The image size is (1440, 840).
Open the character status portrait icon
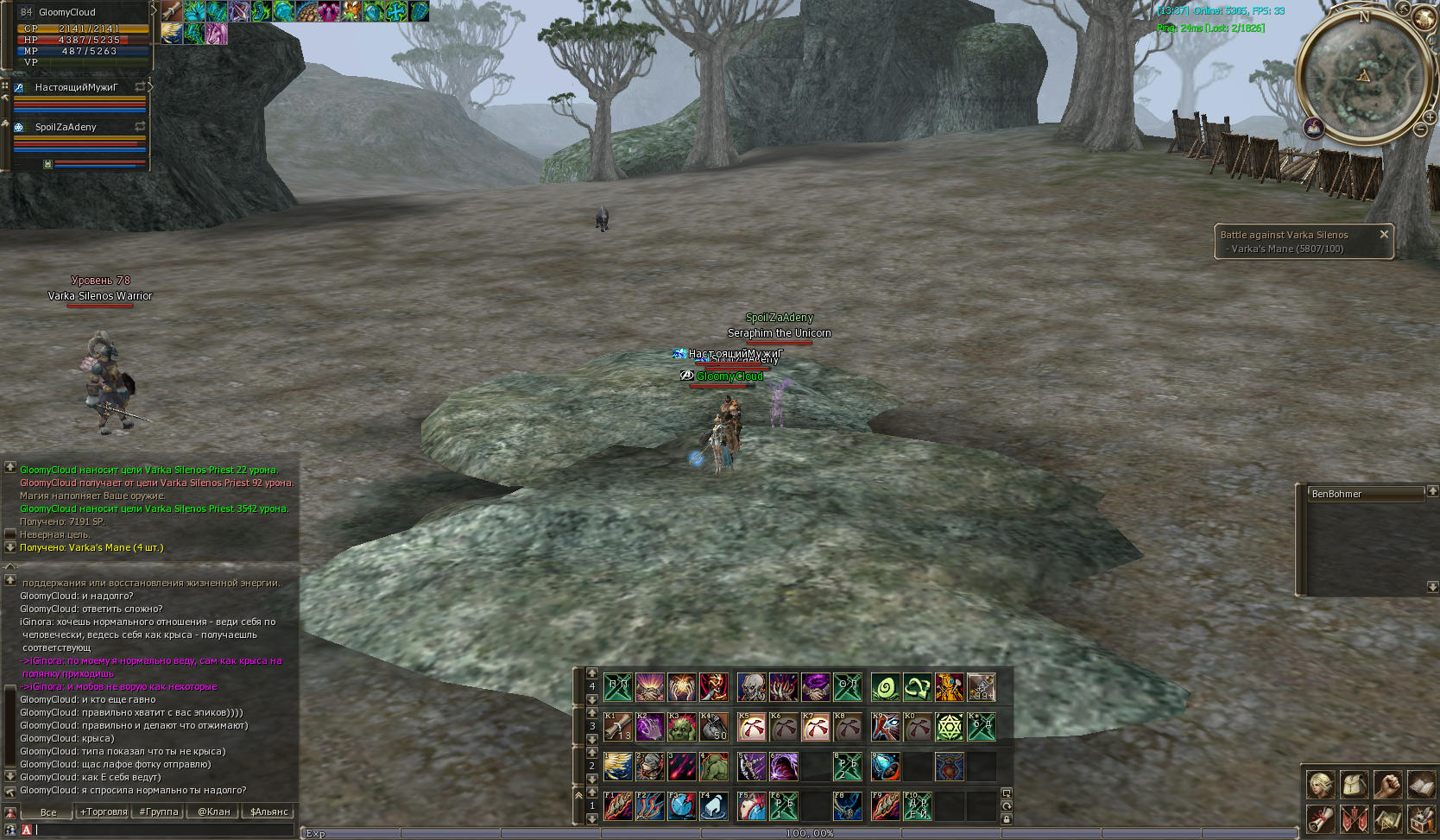click(1321, 784)
